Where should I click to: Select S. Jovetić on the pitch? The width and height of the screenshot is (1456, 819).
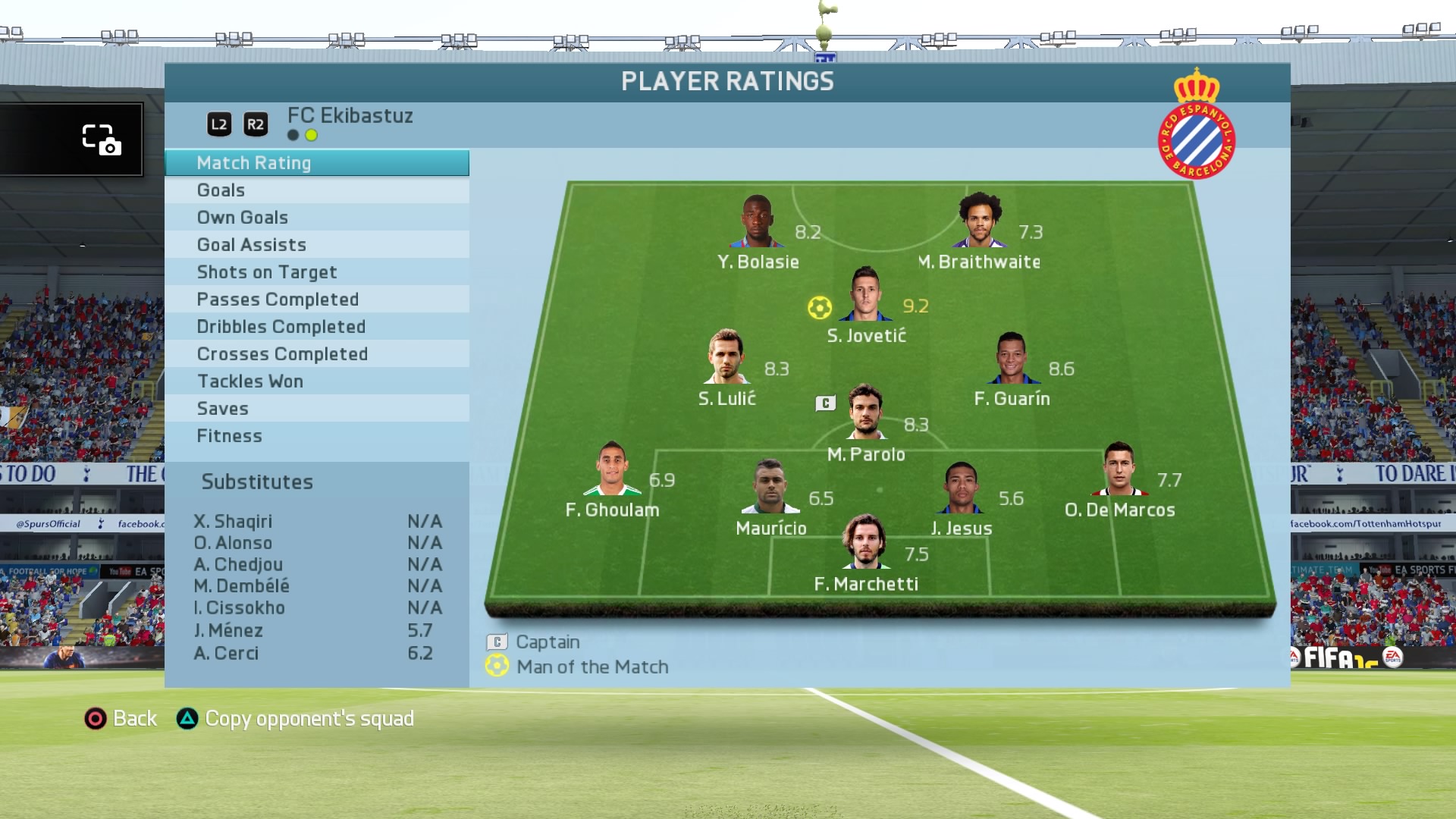(865, 296)
